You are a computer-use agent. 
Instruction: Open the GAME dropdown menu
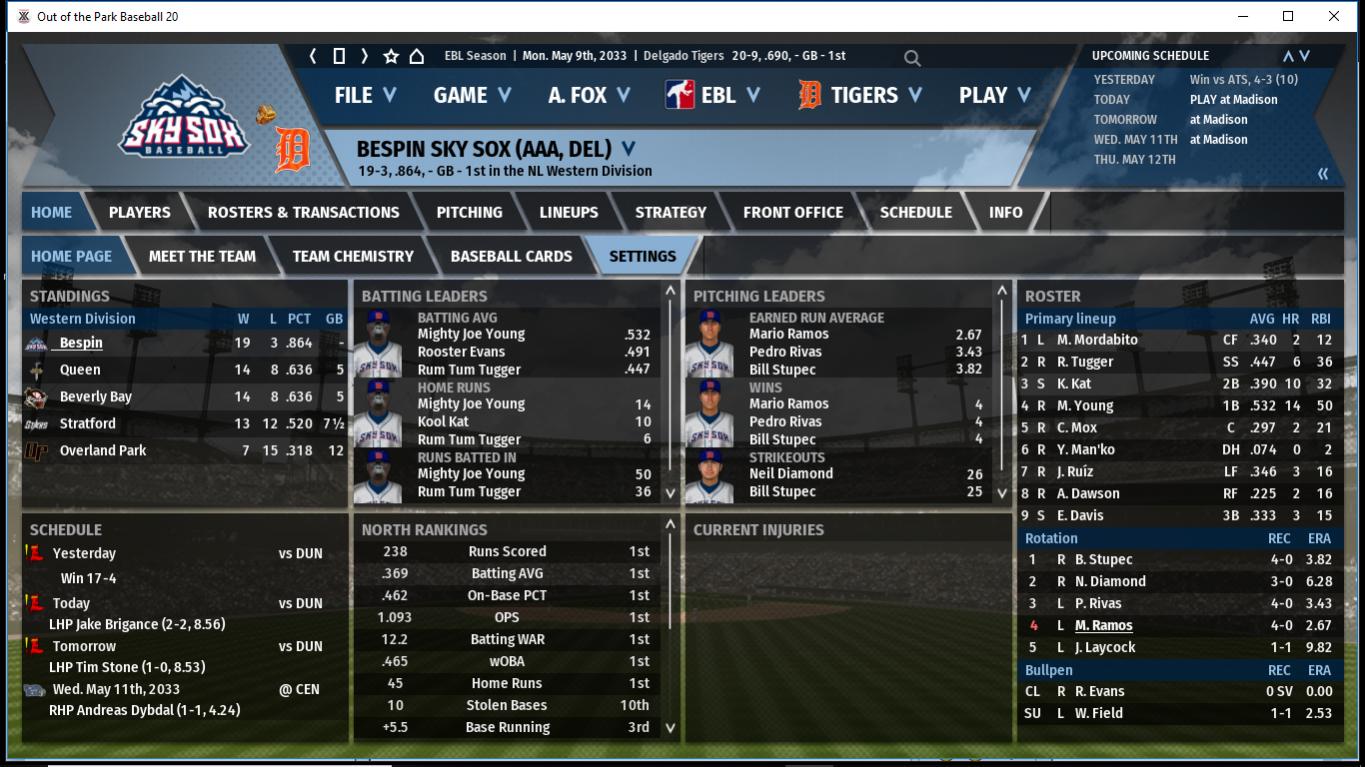472,95
